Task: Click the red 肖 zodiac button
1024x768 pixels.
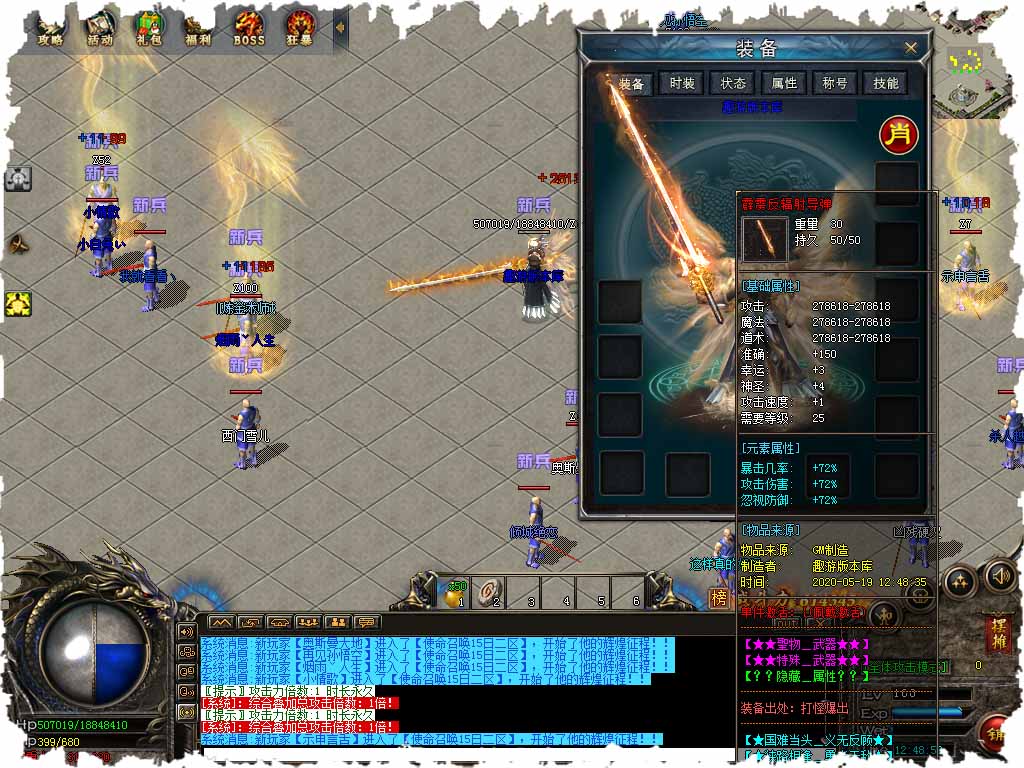Action: click(897, 133)
